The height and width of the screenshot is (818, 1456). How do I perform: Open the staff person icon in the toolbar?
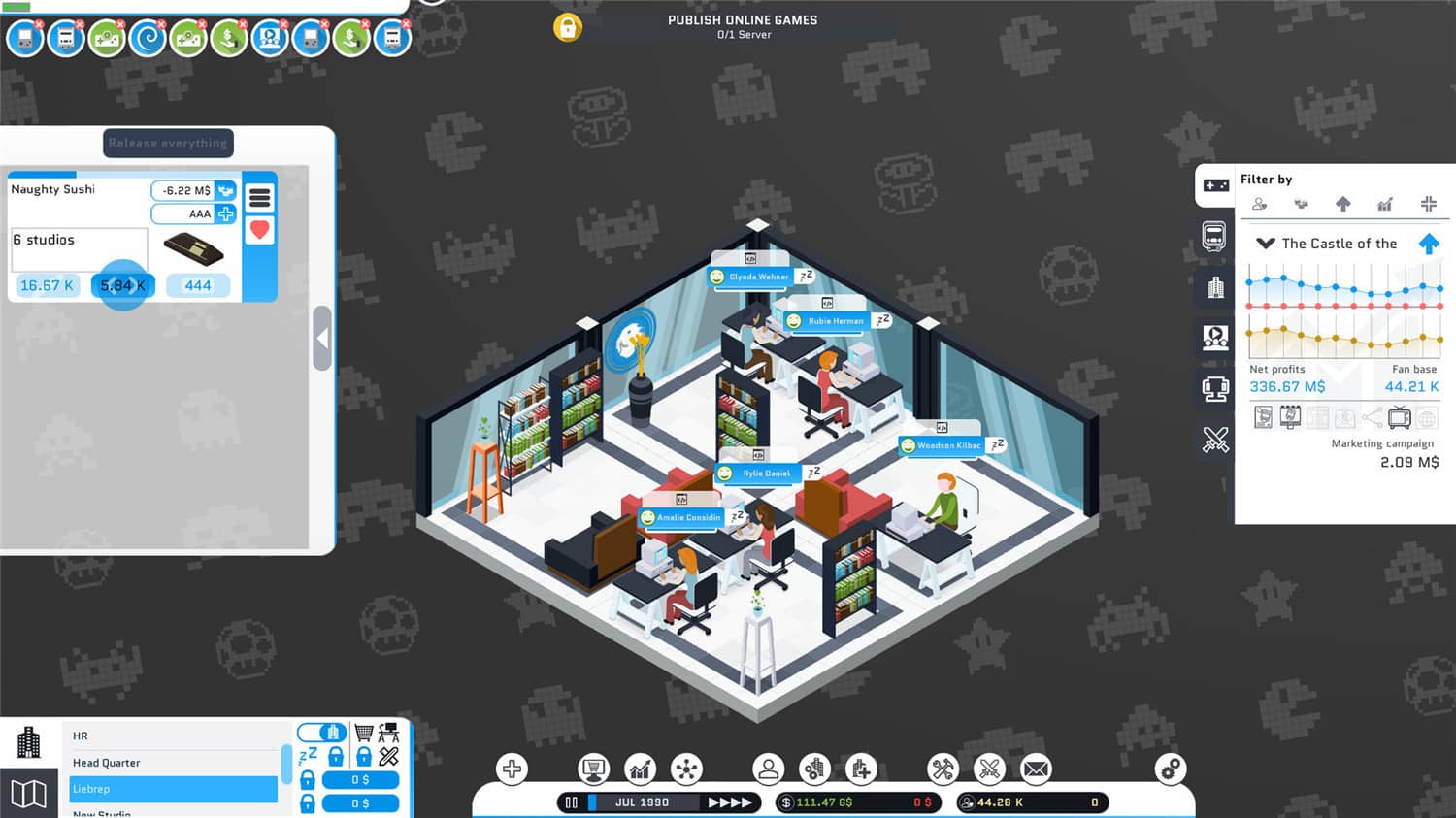[x=768, y=769]
